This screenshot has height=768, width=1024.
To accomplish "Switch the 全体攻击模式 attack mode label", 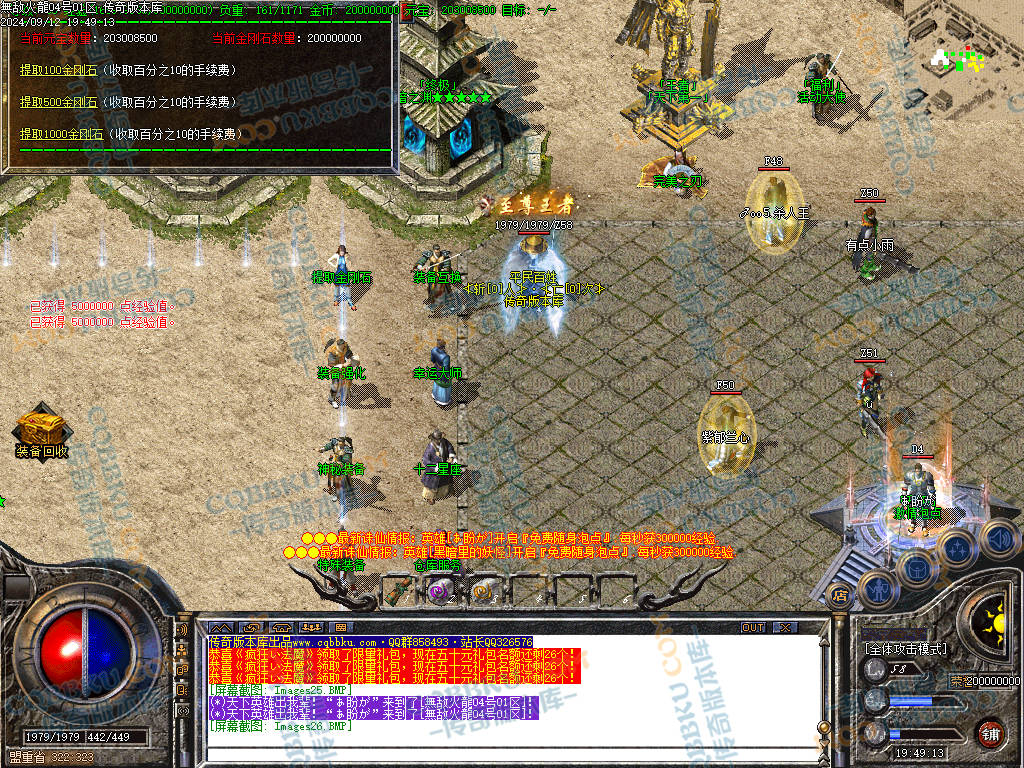I will 905,649.
